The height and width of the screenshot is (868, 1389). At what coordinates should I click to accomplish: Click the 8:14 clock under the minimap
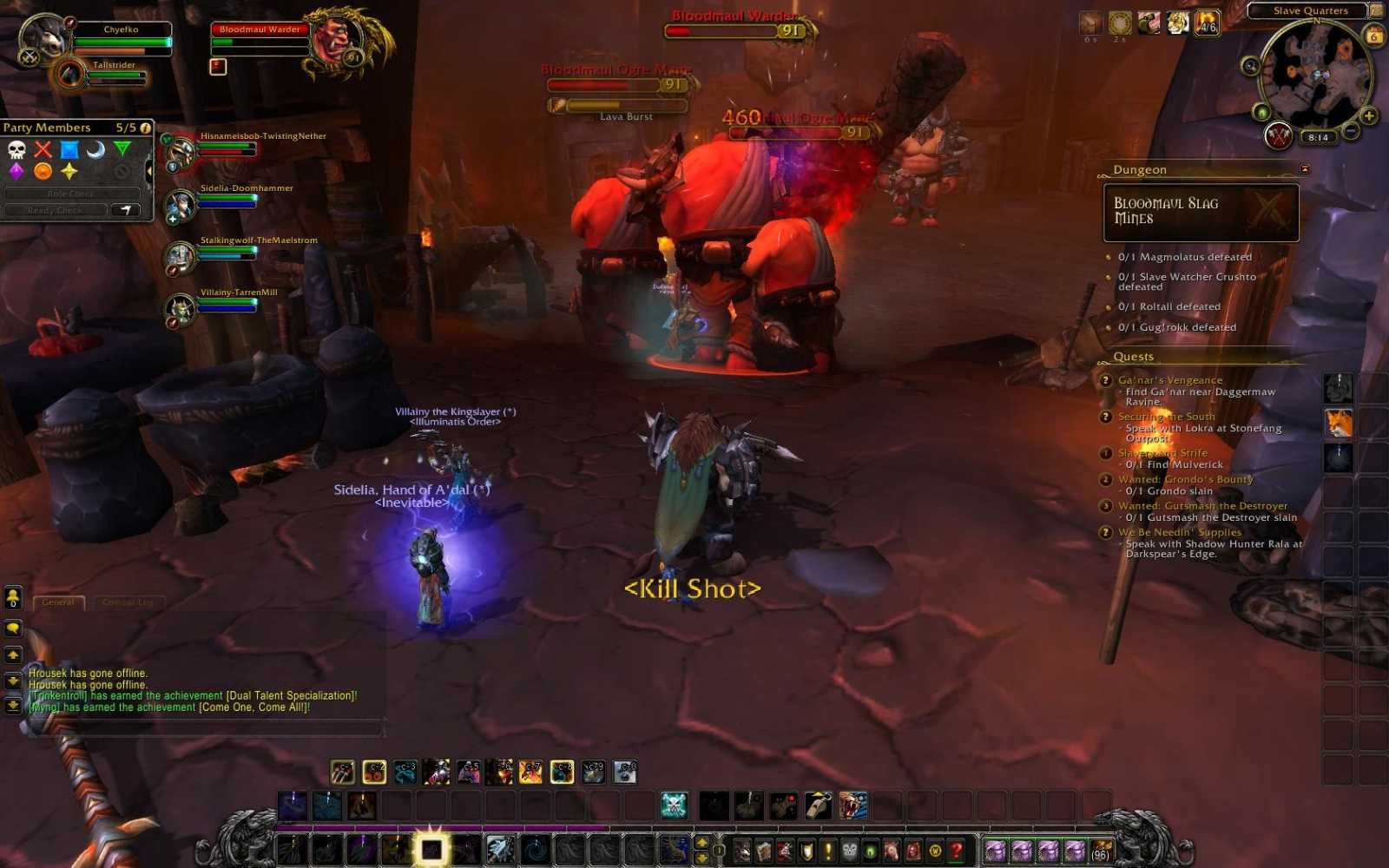pos(1318,137)
